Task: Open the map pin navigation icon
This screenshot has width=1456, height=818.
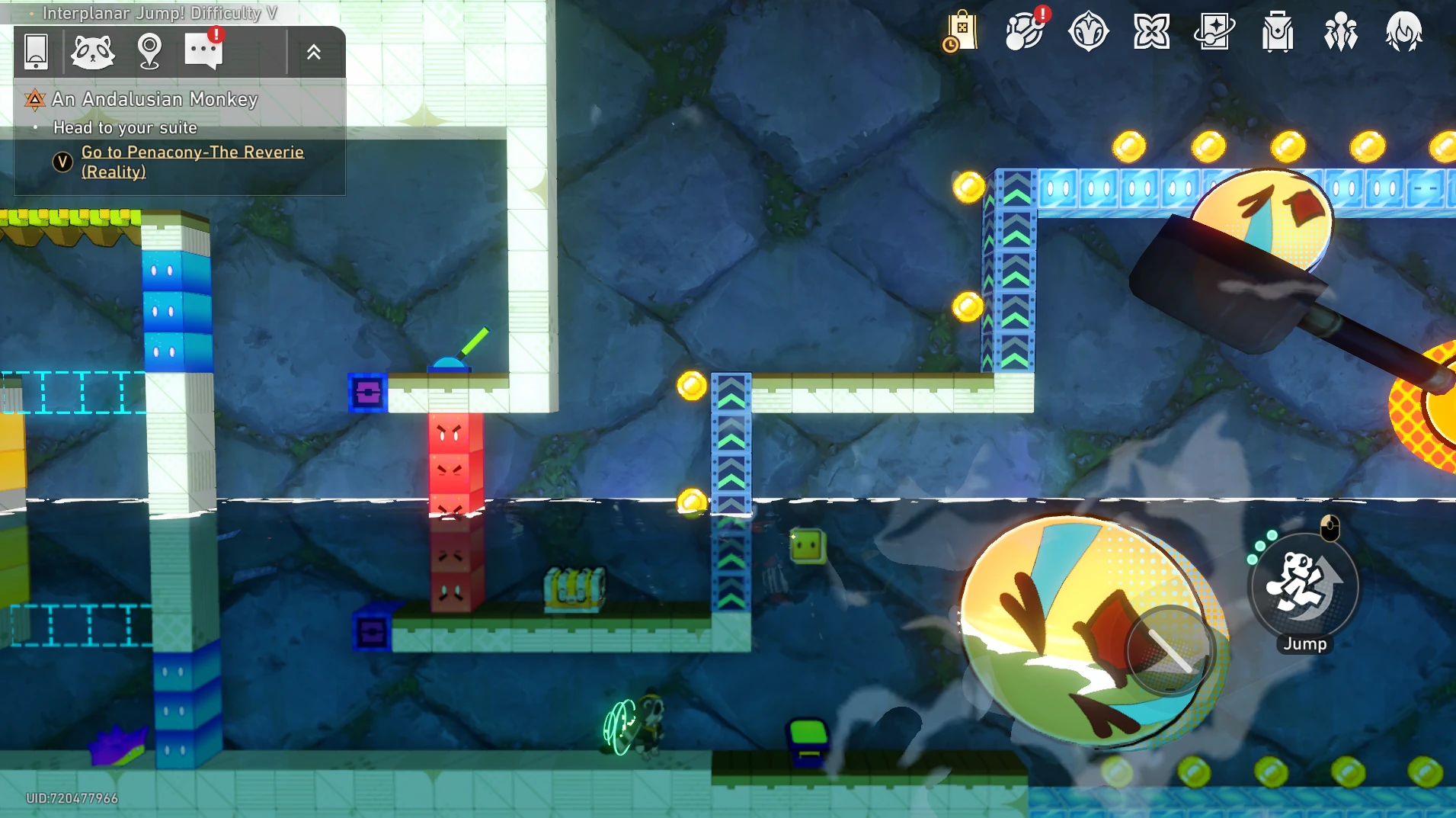Action: coord(149,52)
